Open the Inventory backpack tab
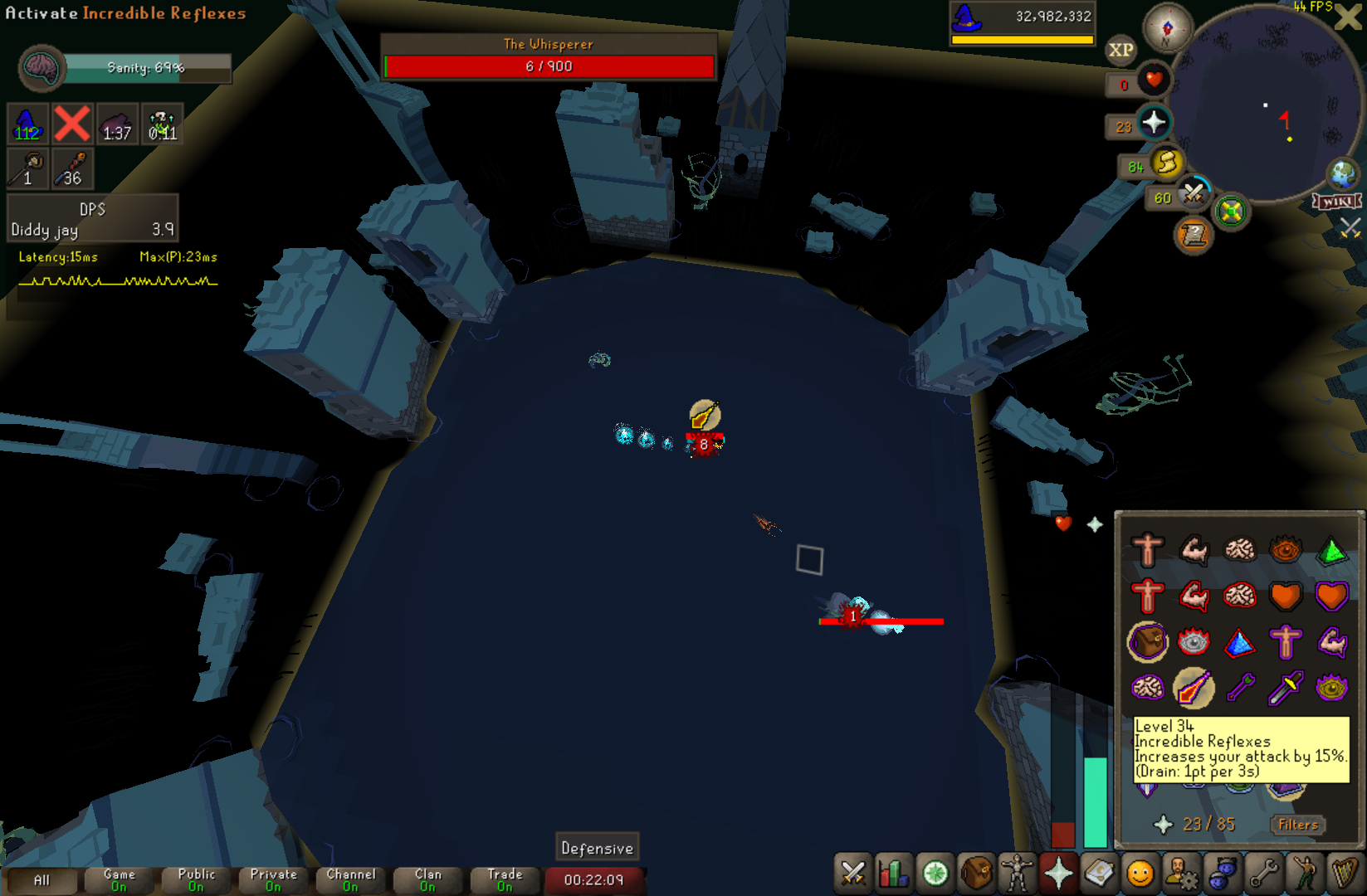 (977, 874)
